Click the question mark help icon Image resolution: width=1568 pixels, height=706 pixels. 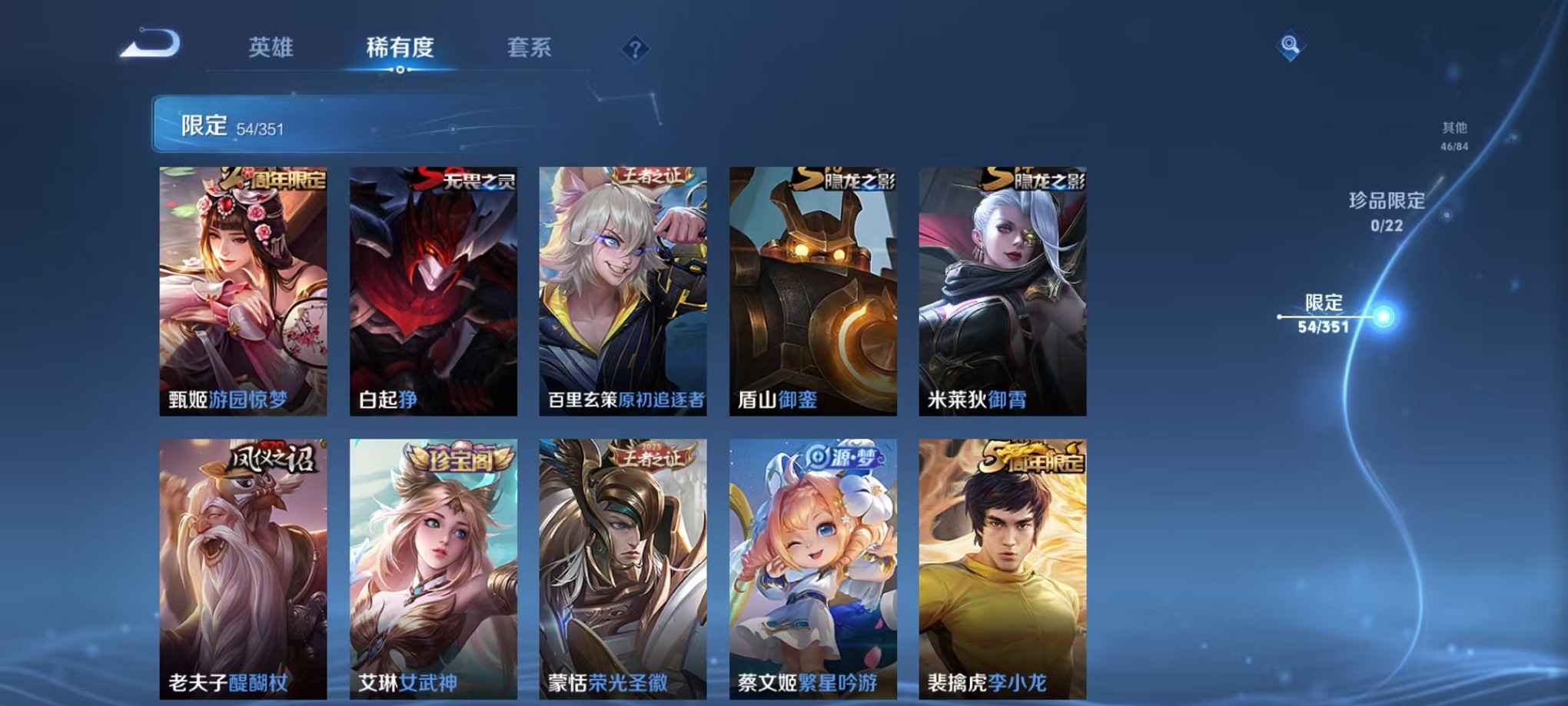(x=634, y=49)
